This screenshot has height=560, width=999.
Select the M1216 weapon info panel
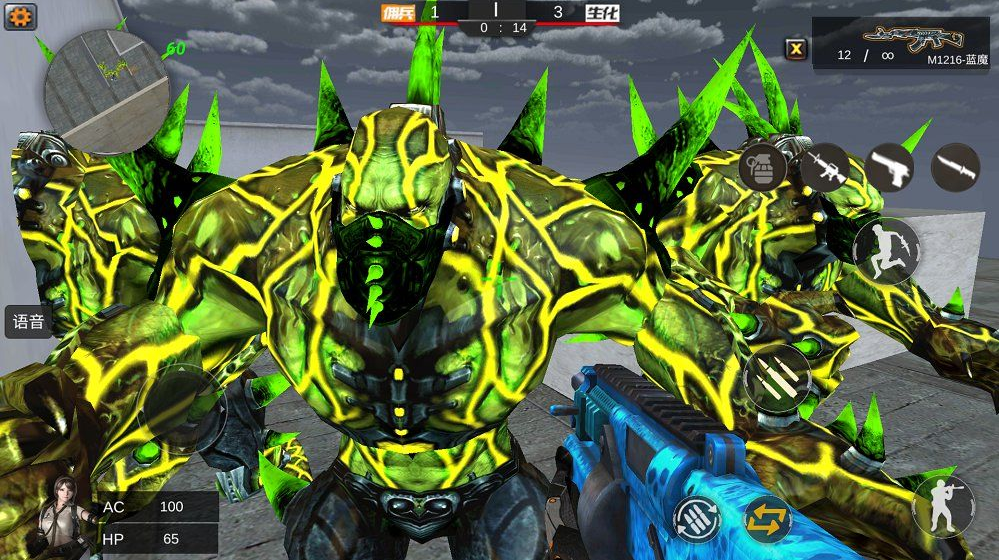[x=900, y=44]
